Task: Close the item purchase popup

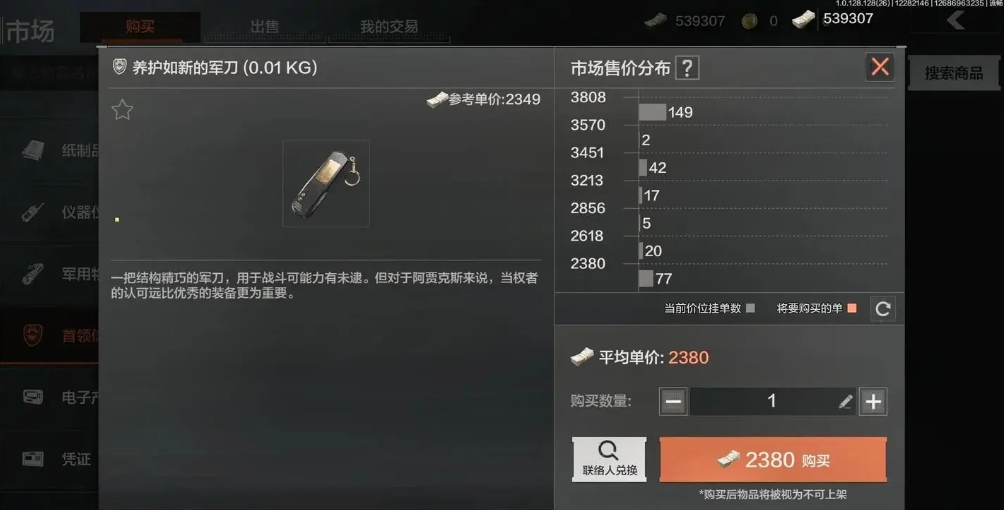Action: pos(880,67)
